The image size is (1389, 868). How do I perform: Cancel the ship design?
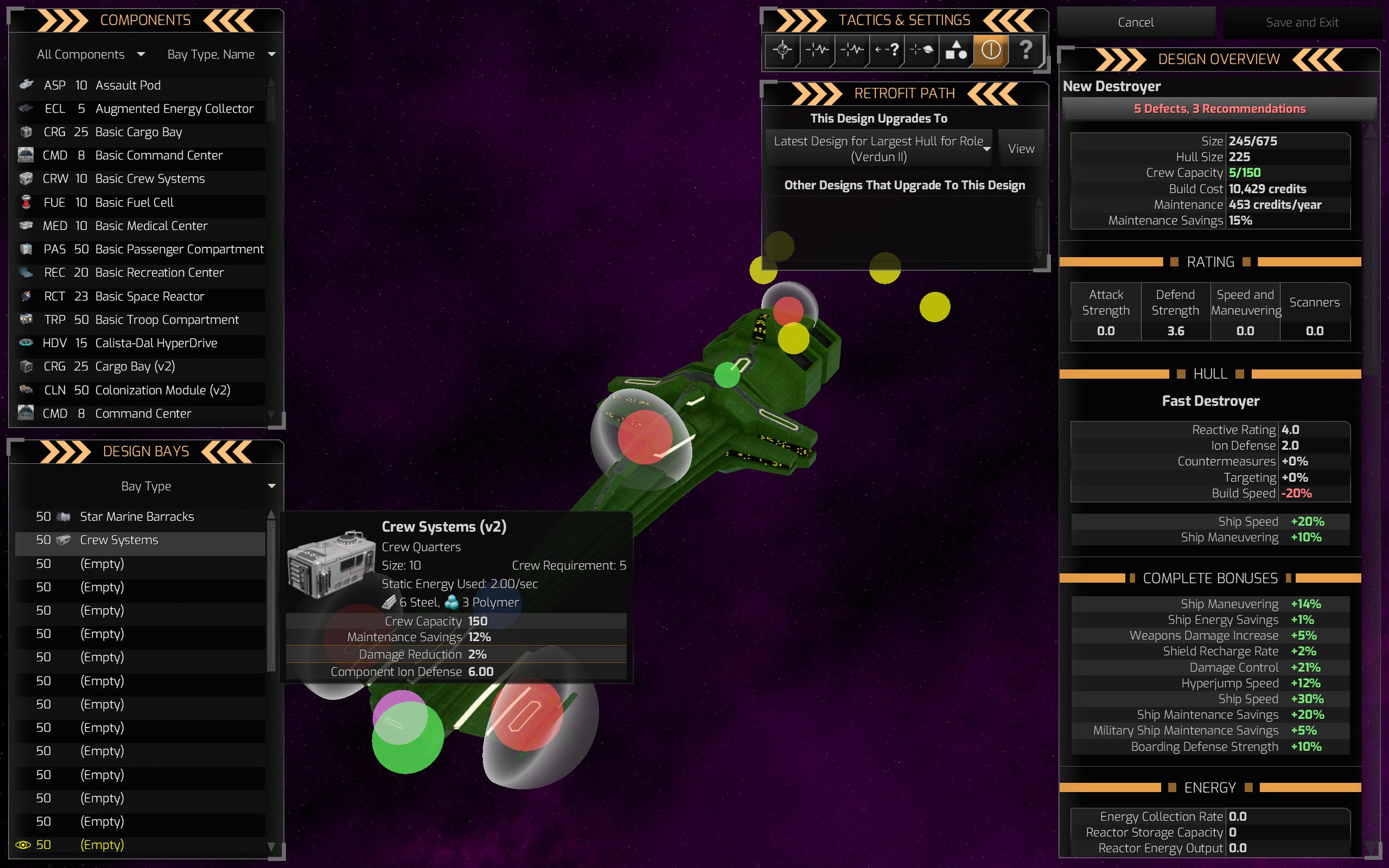click(1135, 22)
